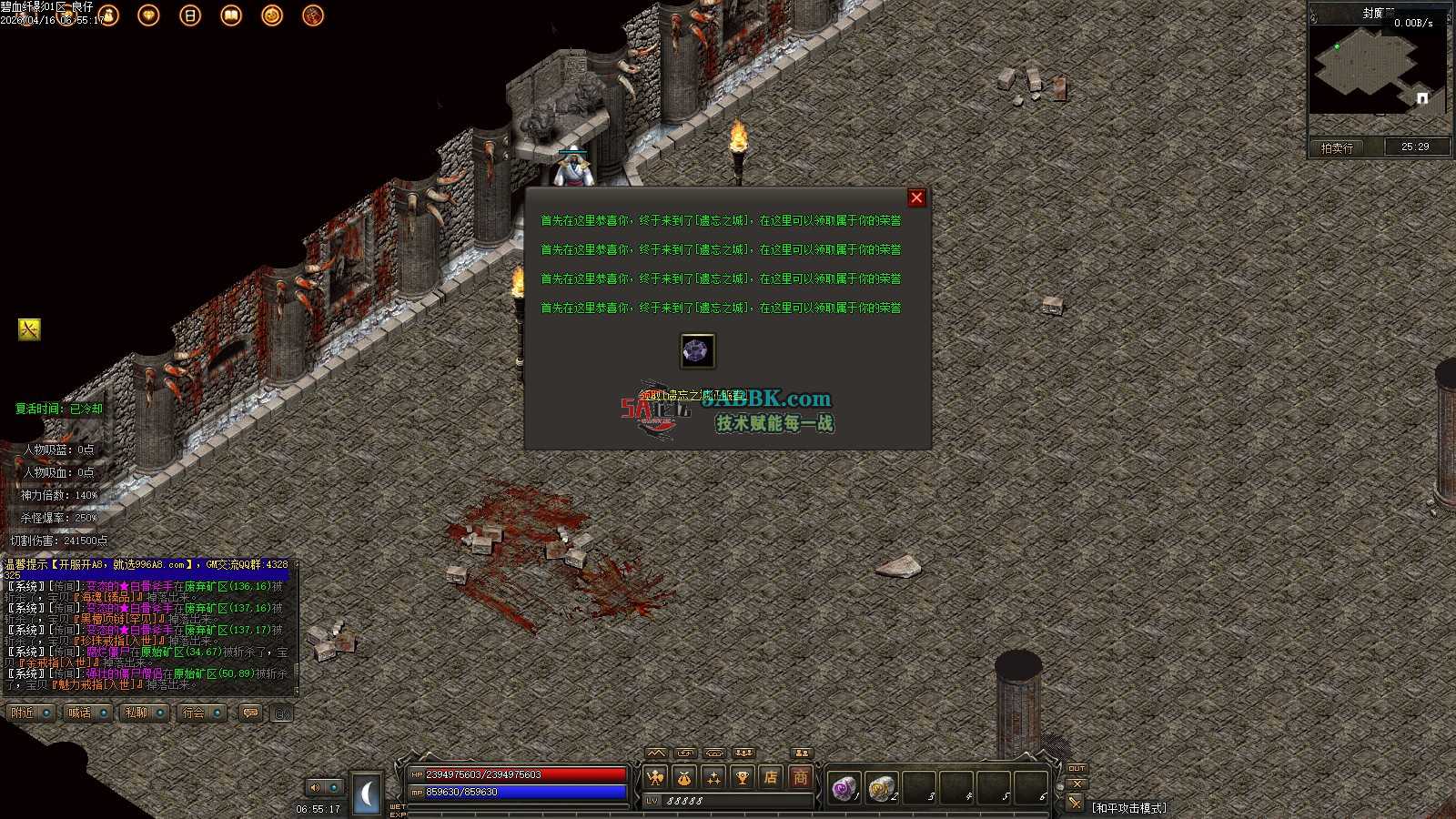Select the purple gem item in dialog
This screenshot has height=819, width=1456.
coord(698,351)
